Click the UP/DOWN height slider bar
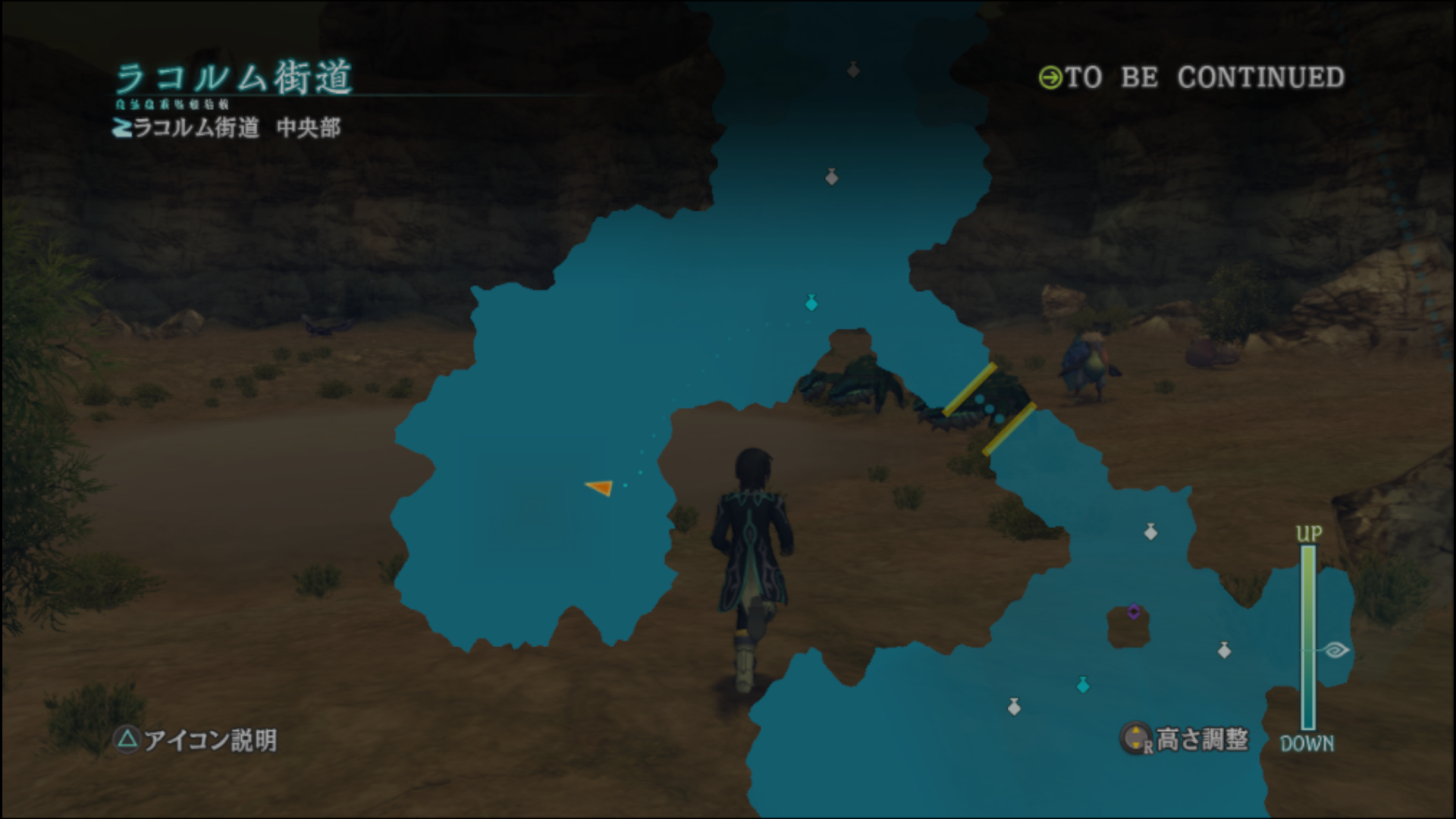The image size is (1456, 819). click(1308, 637)
